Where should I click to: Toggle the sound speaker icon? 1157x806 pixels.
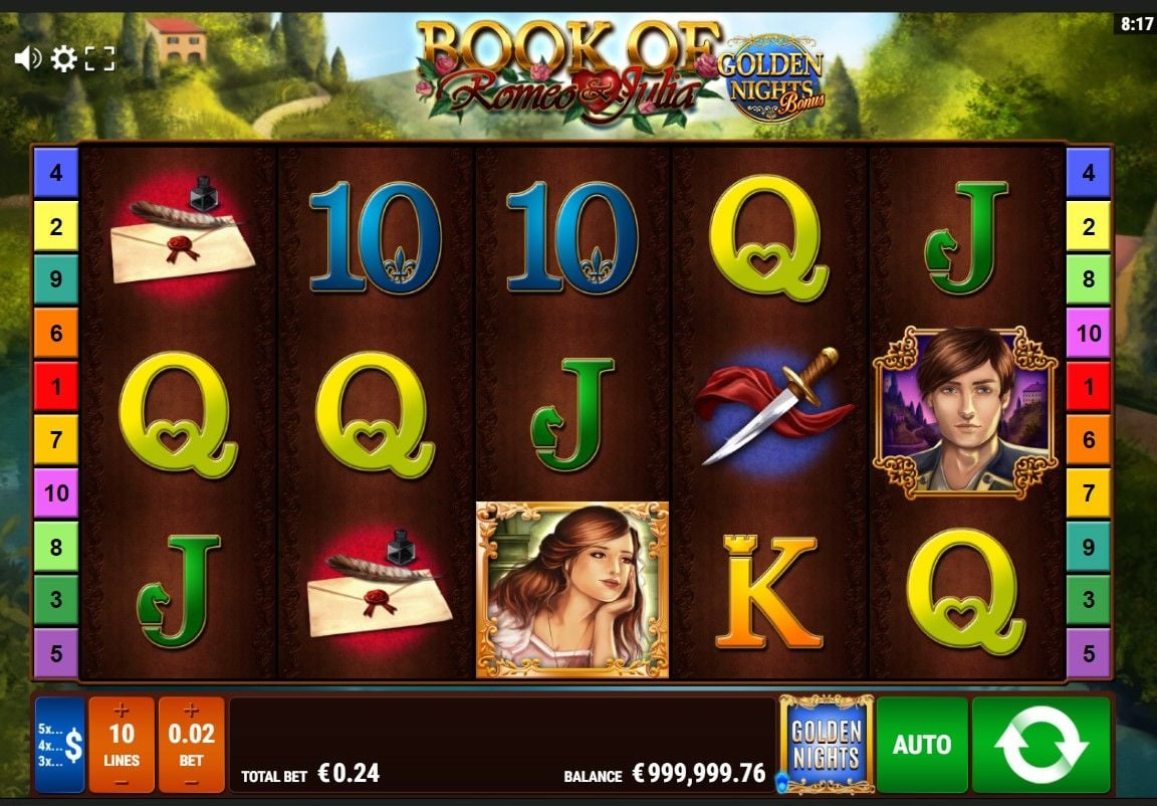pos(27,59)
